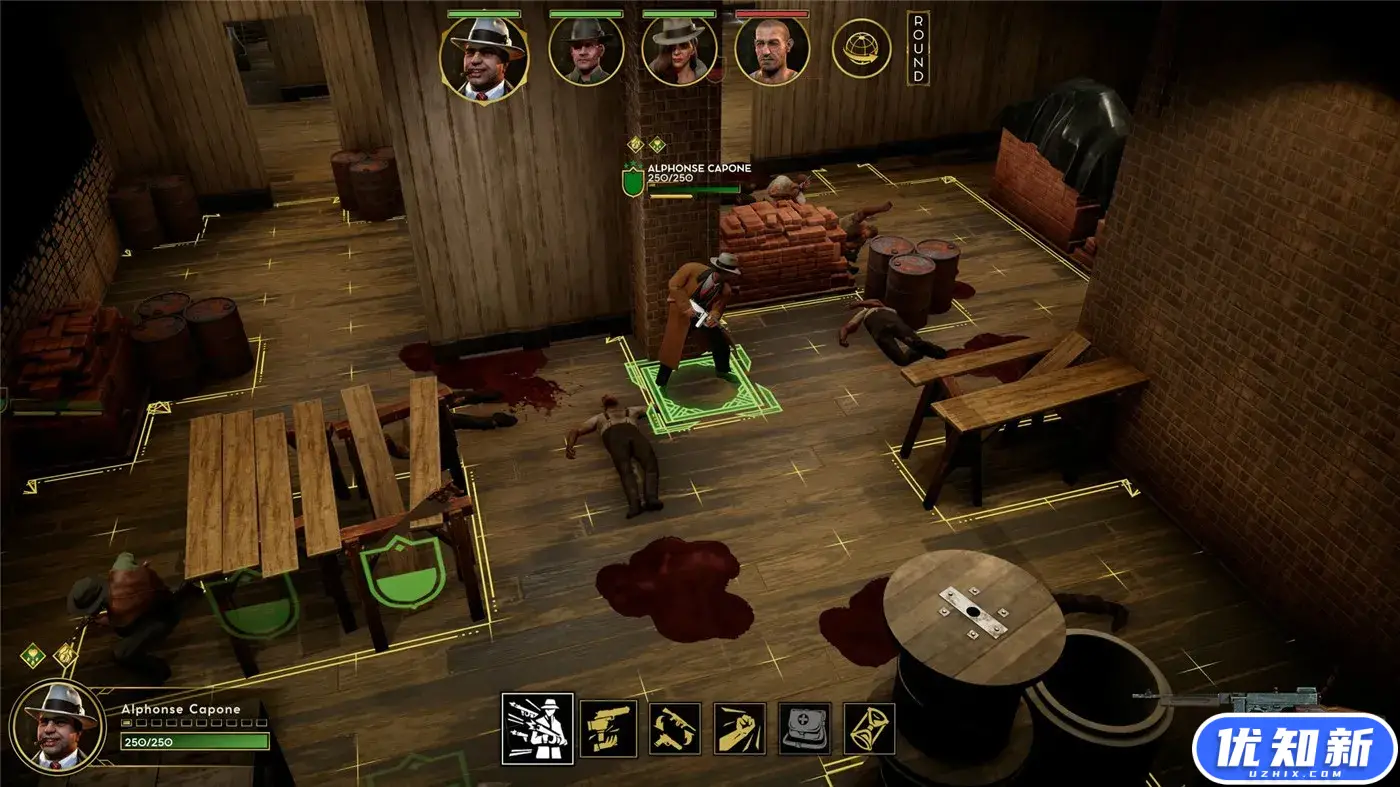Click the hourglass end turn icon
1400x787 pixels.
[869, 728]
